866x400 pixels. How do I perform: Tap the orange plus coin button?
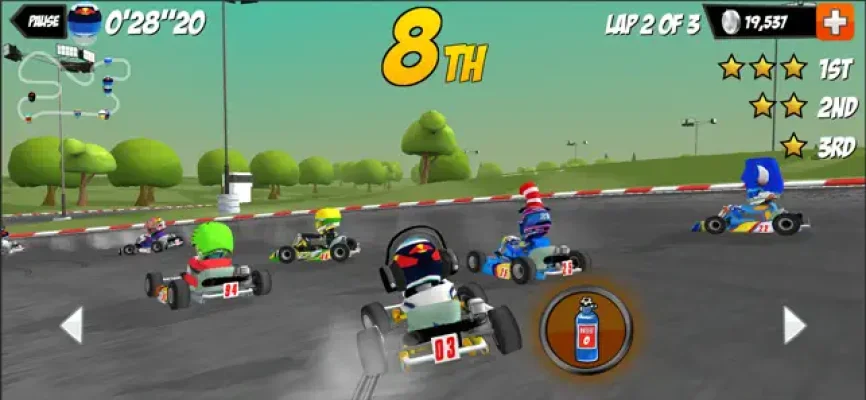point(834,21)
